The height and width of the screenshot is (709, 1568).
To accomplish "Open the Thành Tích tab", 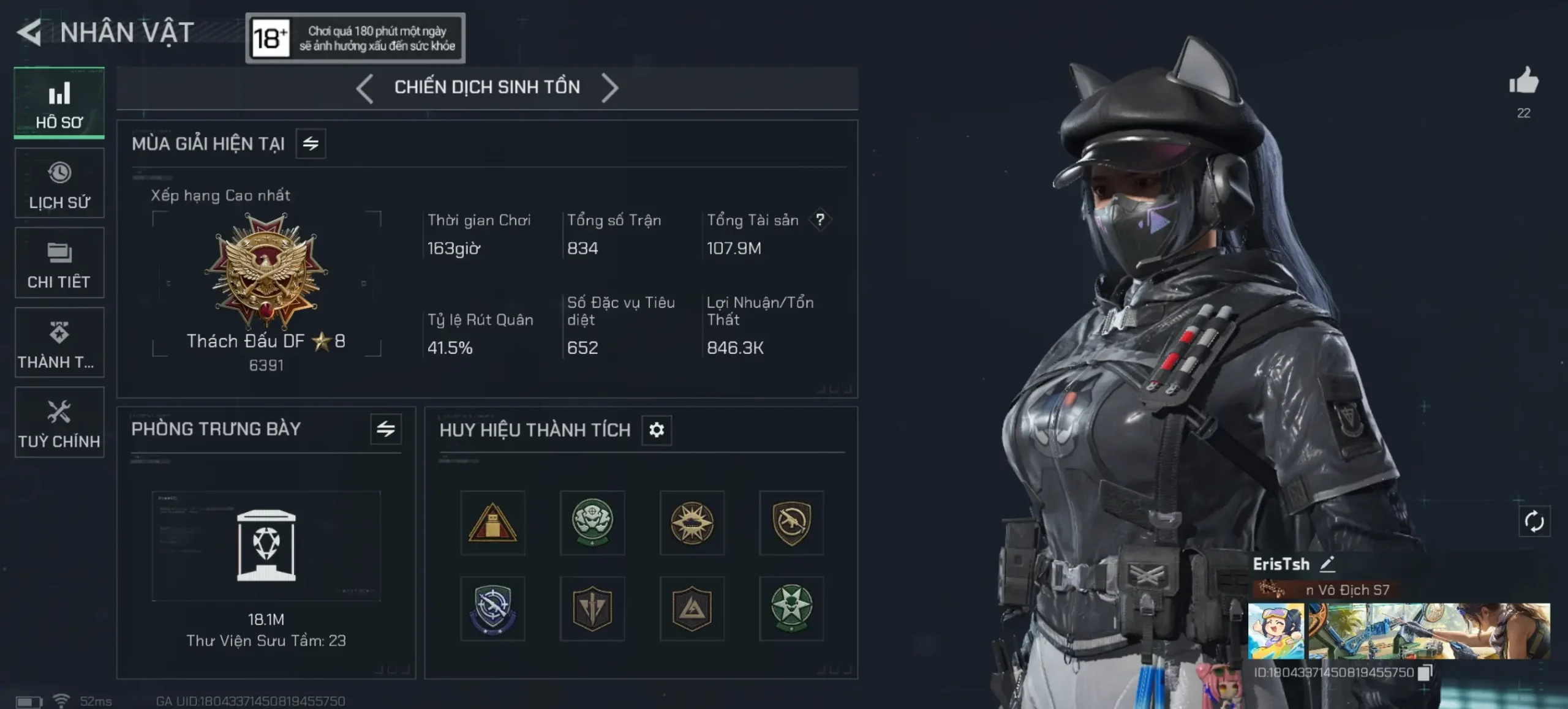I will click(59, 343).
